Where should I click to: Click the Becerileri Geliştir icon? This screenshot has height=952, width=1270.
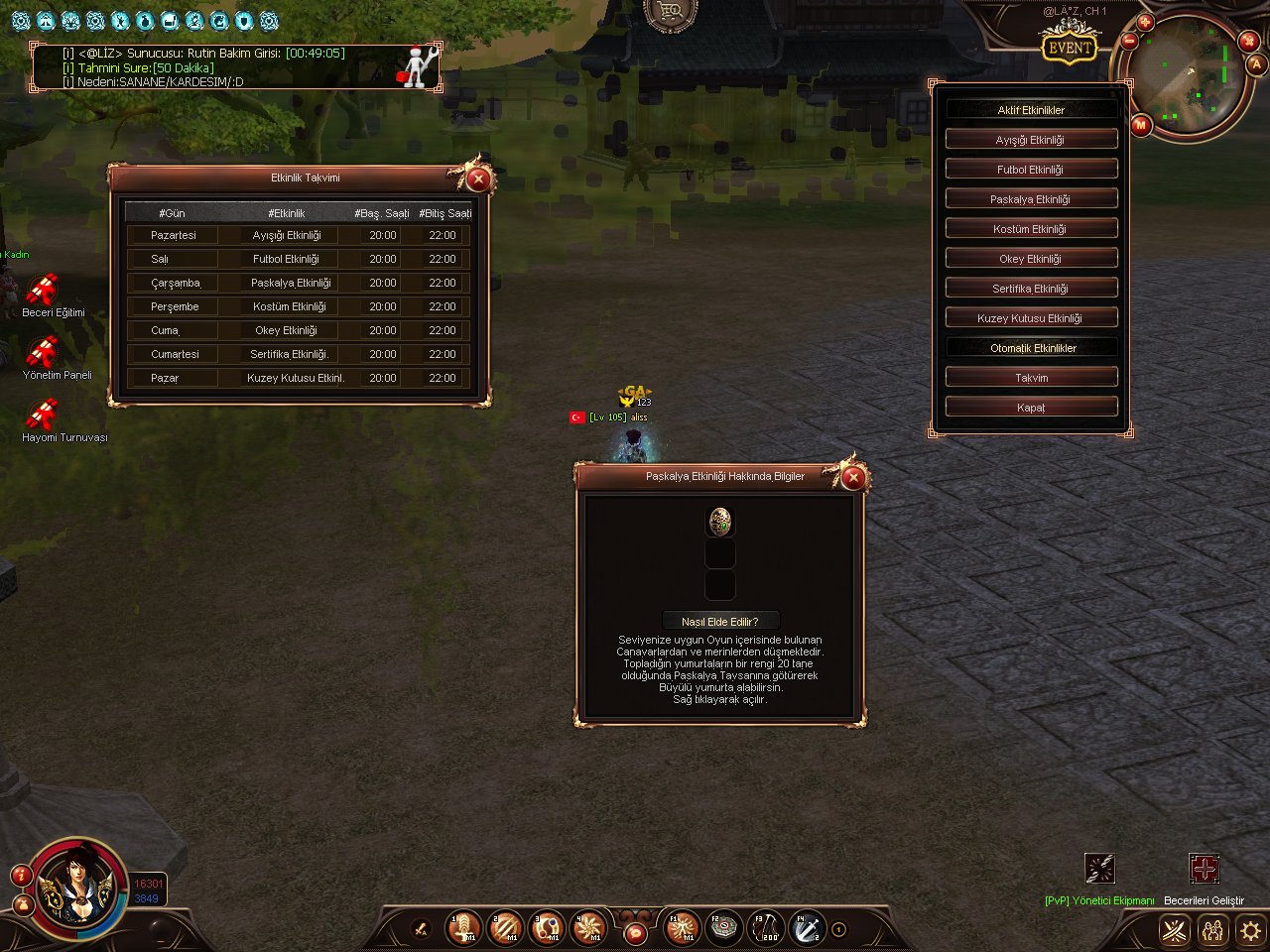click(x=1204, y=869)
